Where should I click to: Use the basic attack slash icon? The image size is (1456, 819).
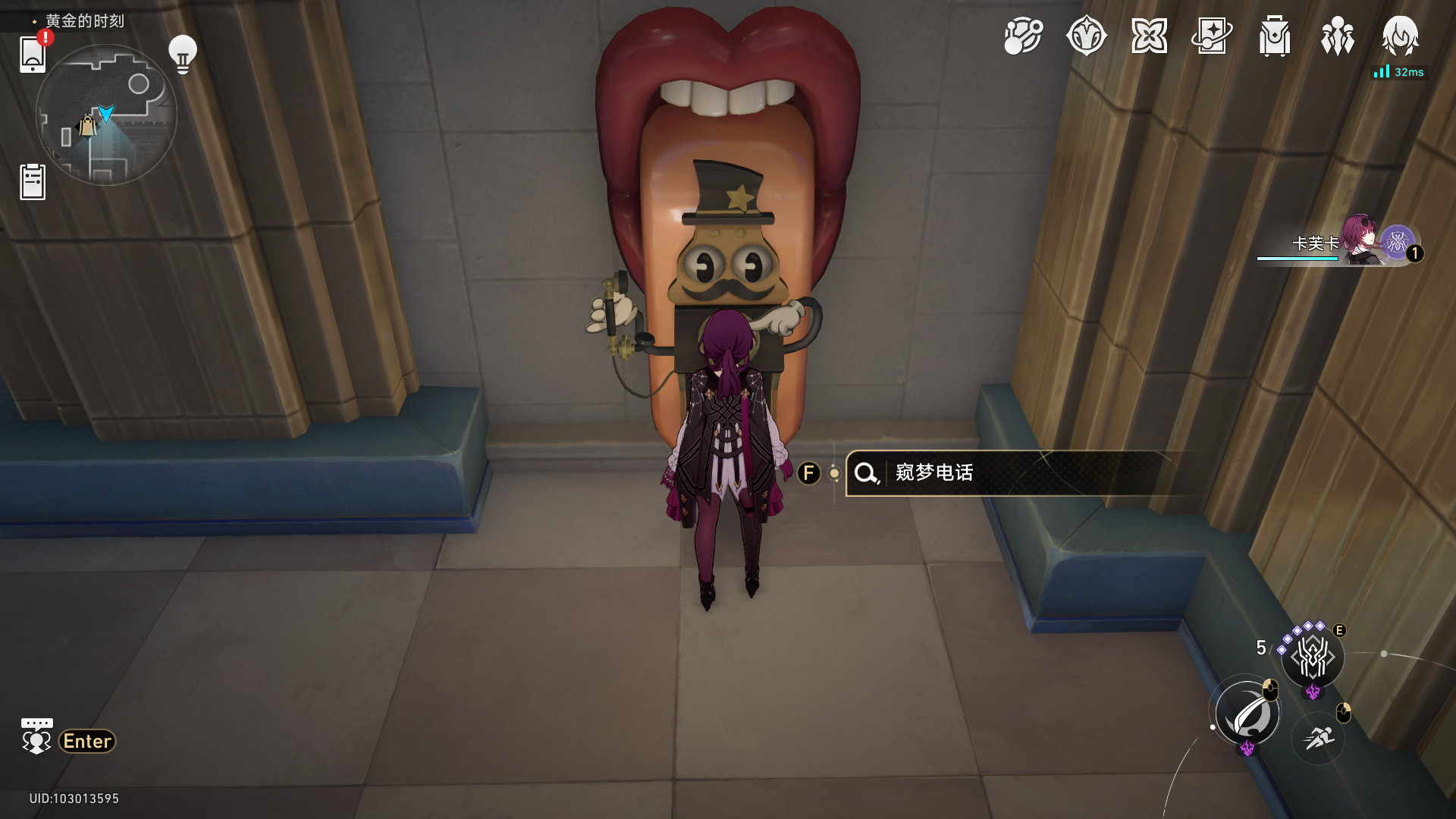tap(1247, 714)
